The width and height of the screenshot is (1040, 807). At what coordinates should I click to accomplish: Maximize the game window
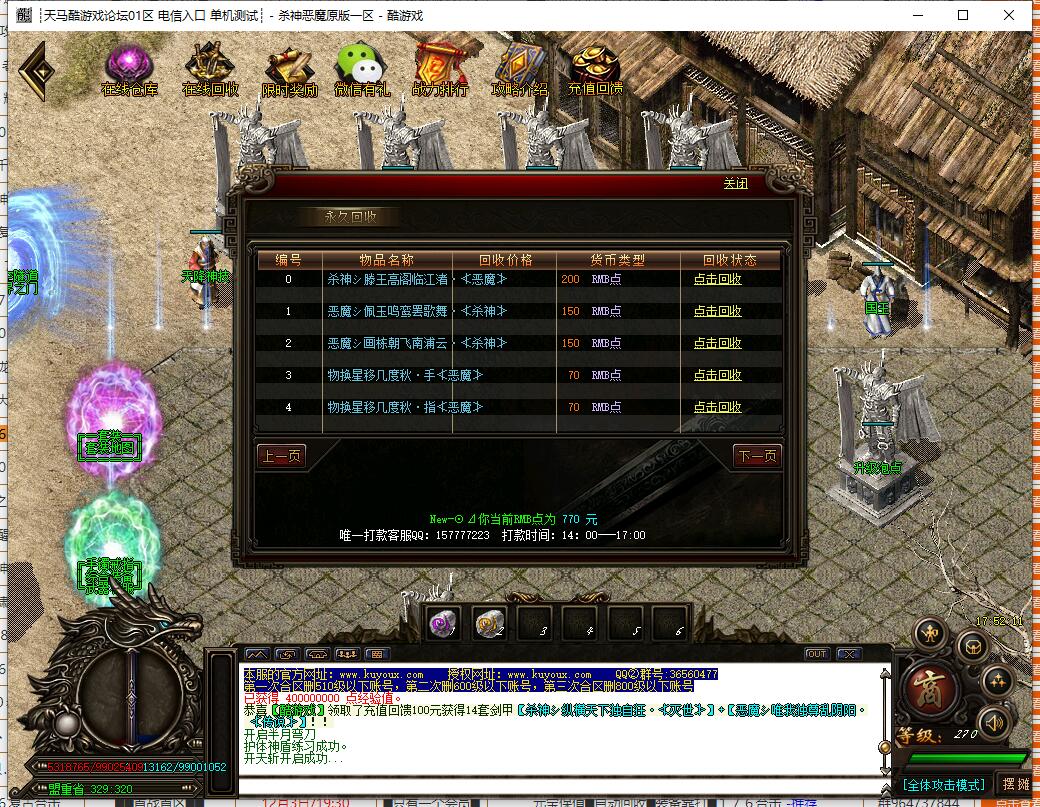(x=963, y=15)
